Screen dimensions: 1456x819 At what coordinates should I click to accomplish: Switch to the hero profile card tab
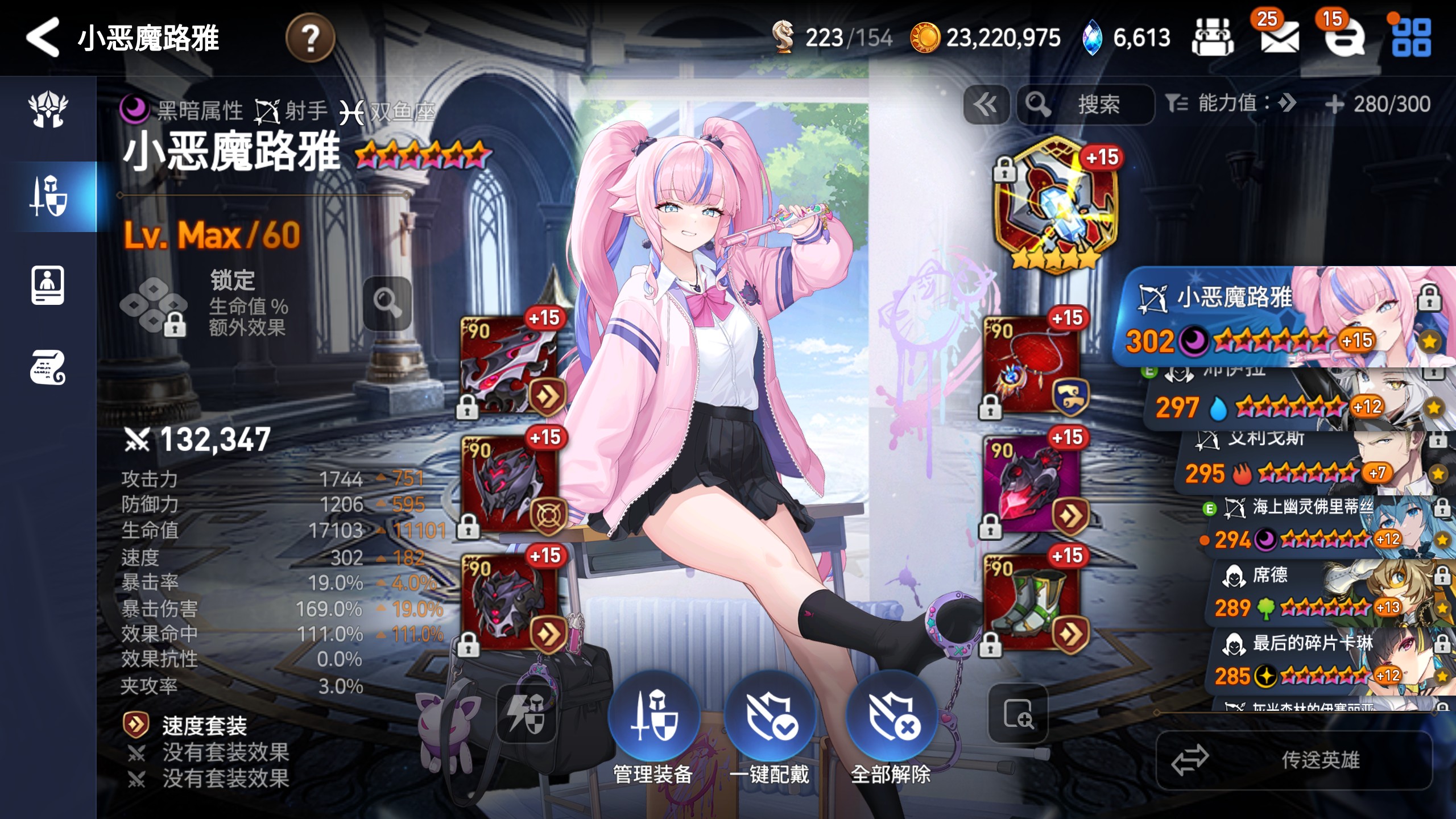(x=48, y=285)
